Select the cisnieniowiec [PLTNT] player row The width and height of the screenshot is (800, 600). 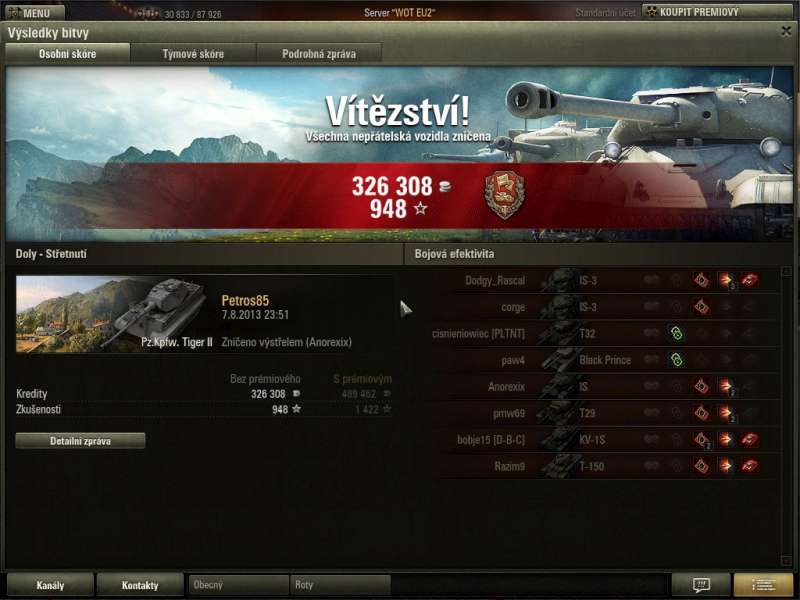coord(600,334)
